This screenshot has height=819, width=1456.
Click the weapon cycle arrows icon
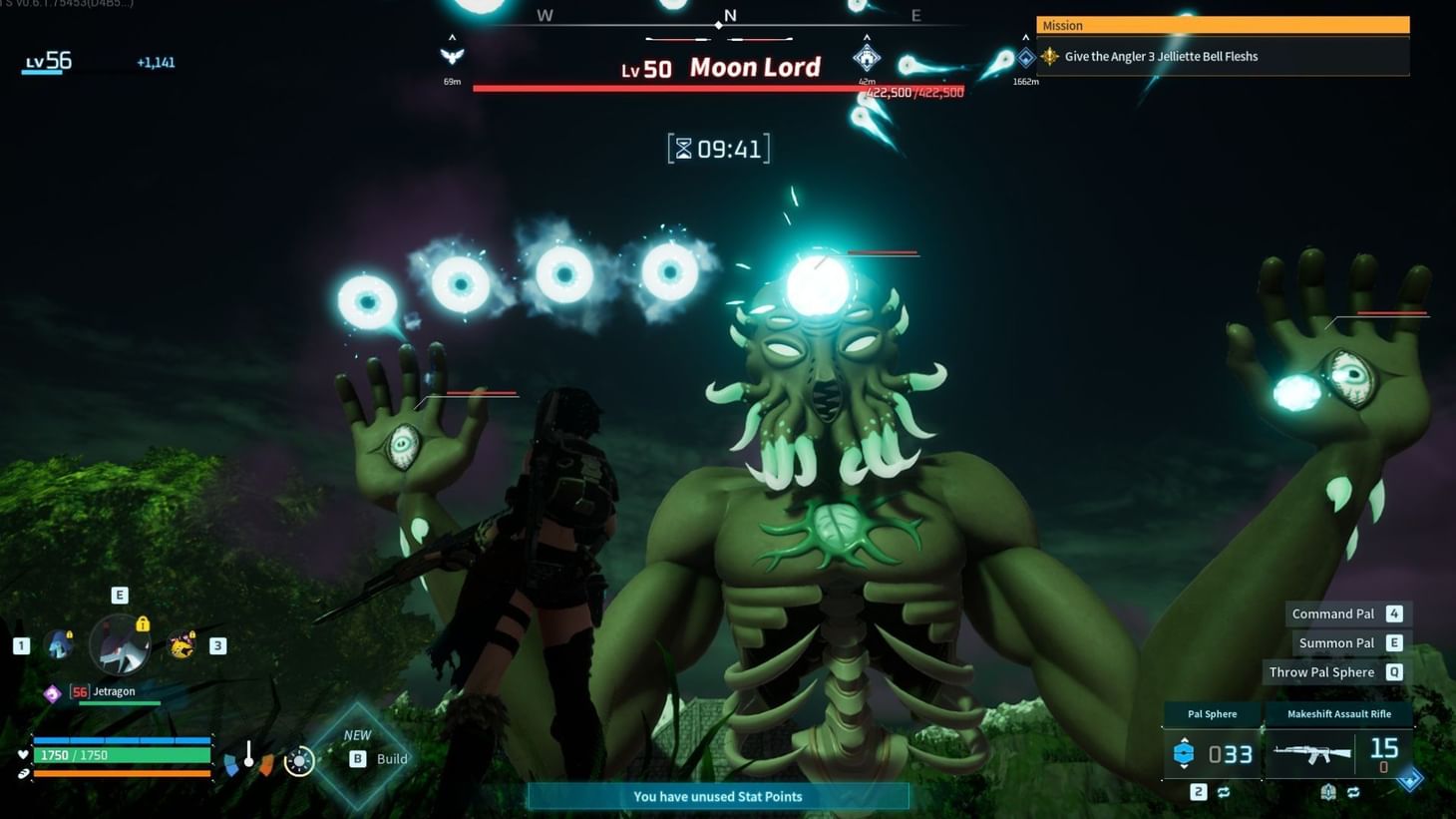(x=1353, y=791)
